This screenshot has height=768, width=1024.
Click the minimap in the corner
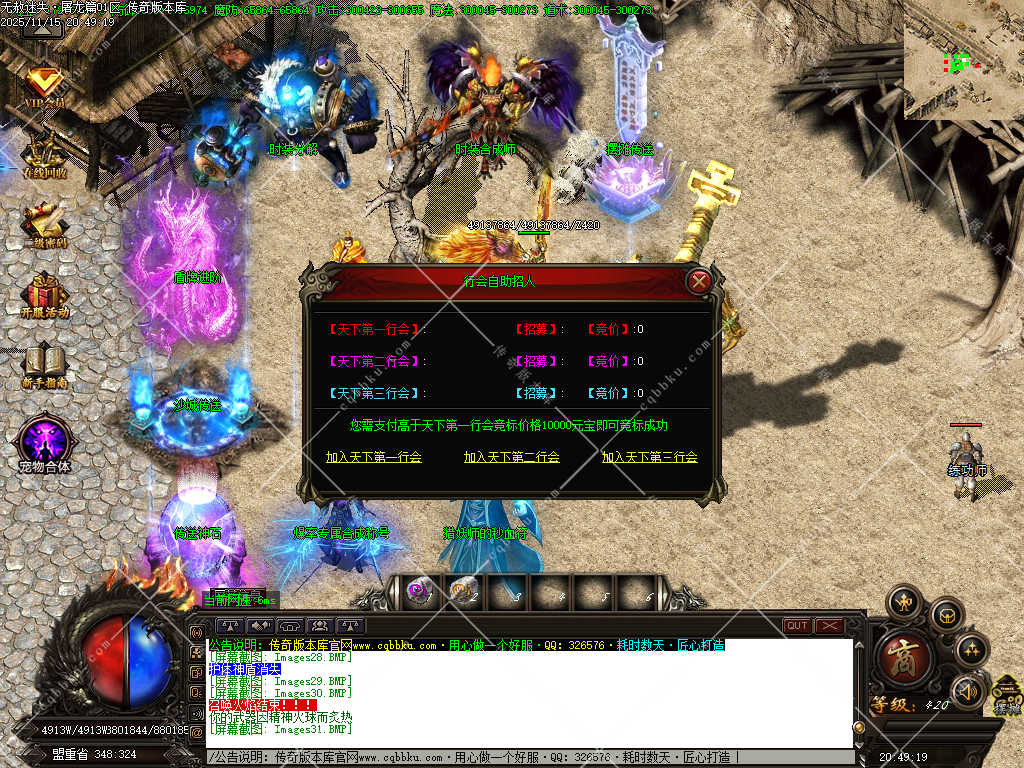tap(962, 60)
